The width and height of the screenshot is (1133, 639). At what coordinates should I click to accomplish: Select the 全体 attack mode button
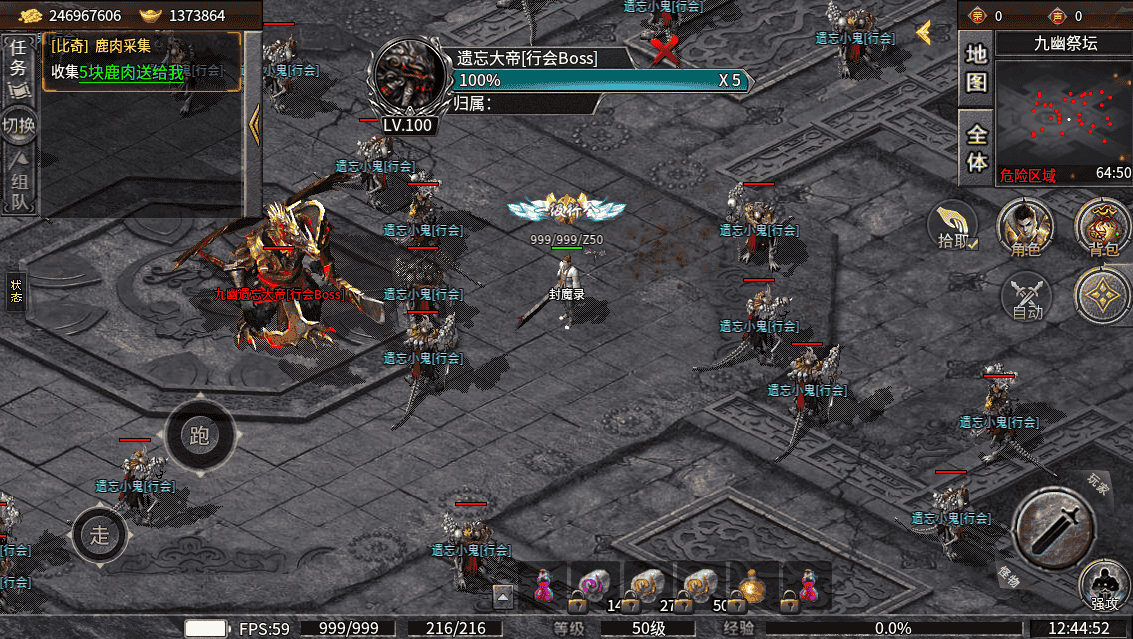[x=976, y=147]
